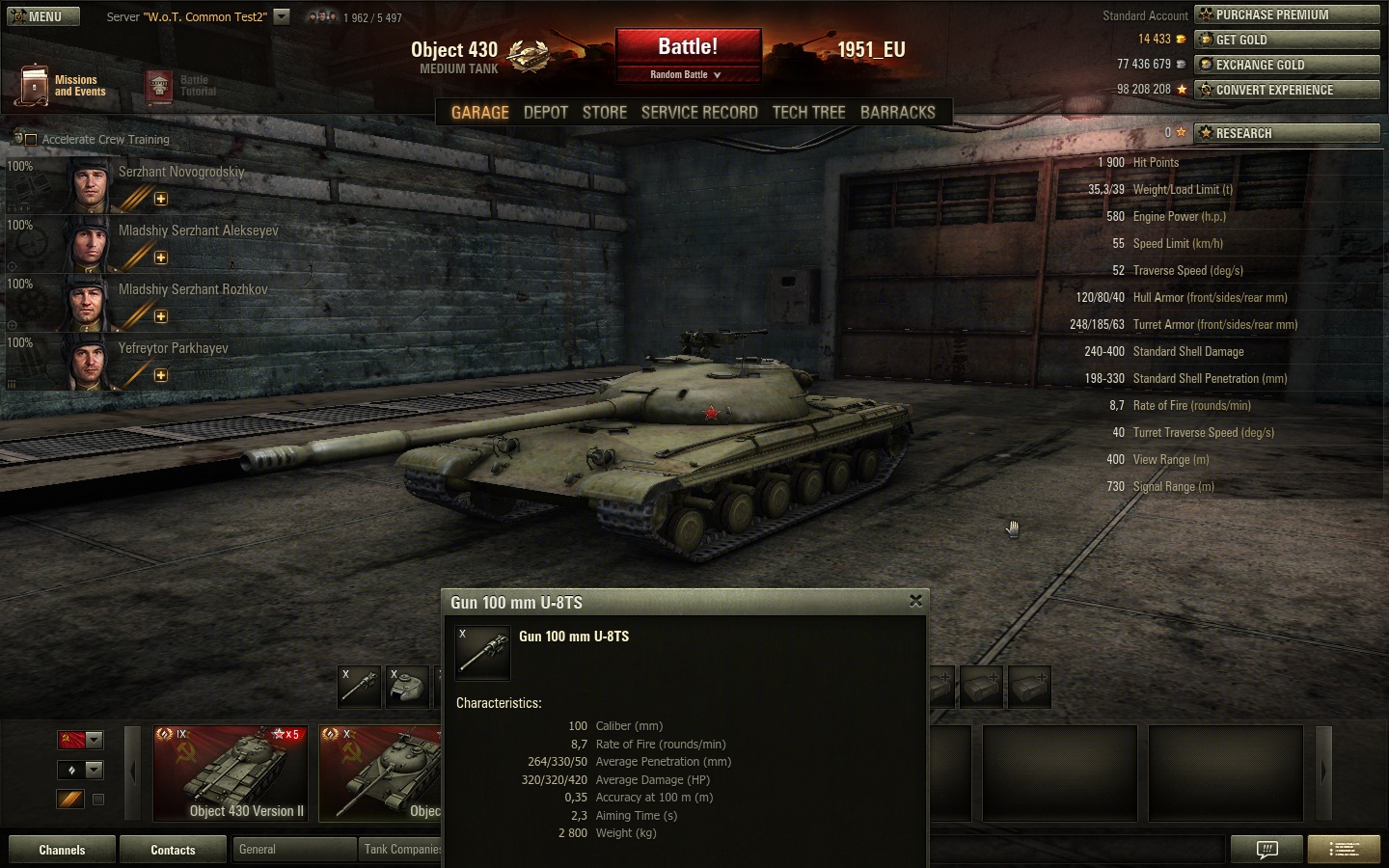Close the Gun 100 mm U-8TS window
The image size is (1389, 868).
(915, 601)
